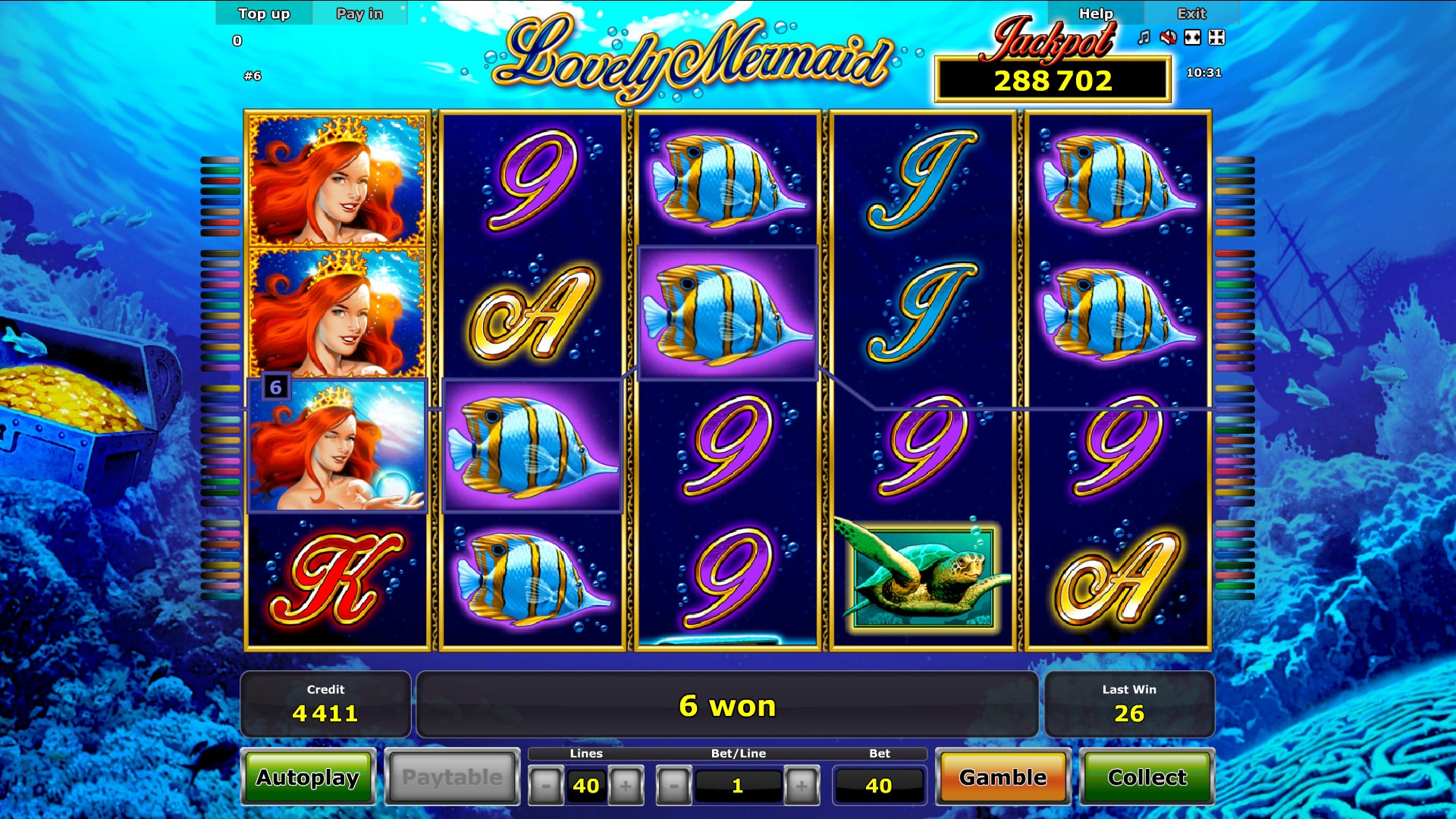Choose the Pay in option
The width and height of the screenshot is (1456, 819).
[359, 14]
